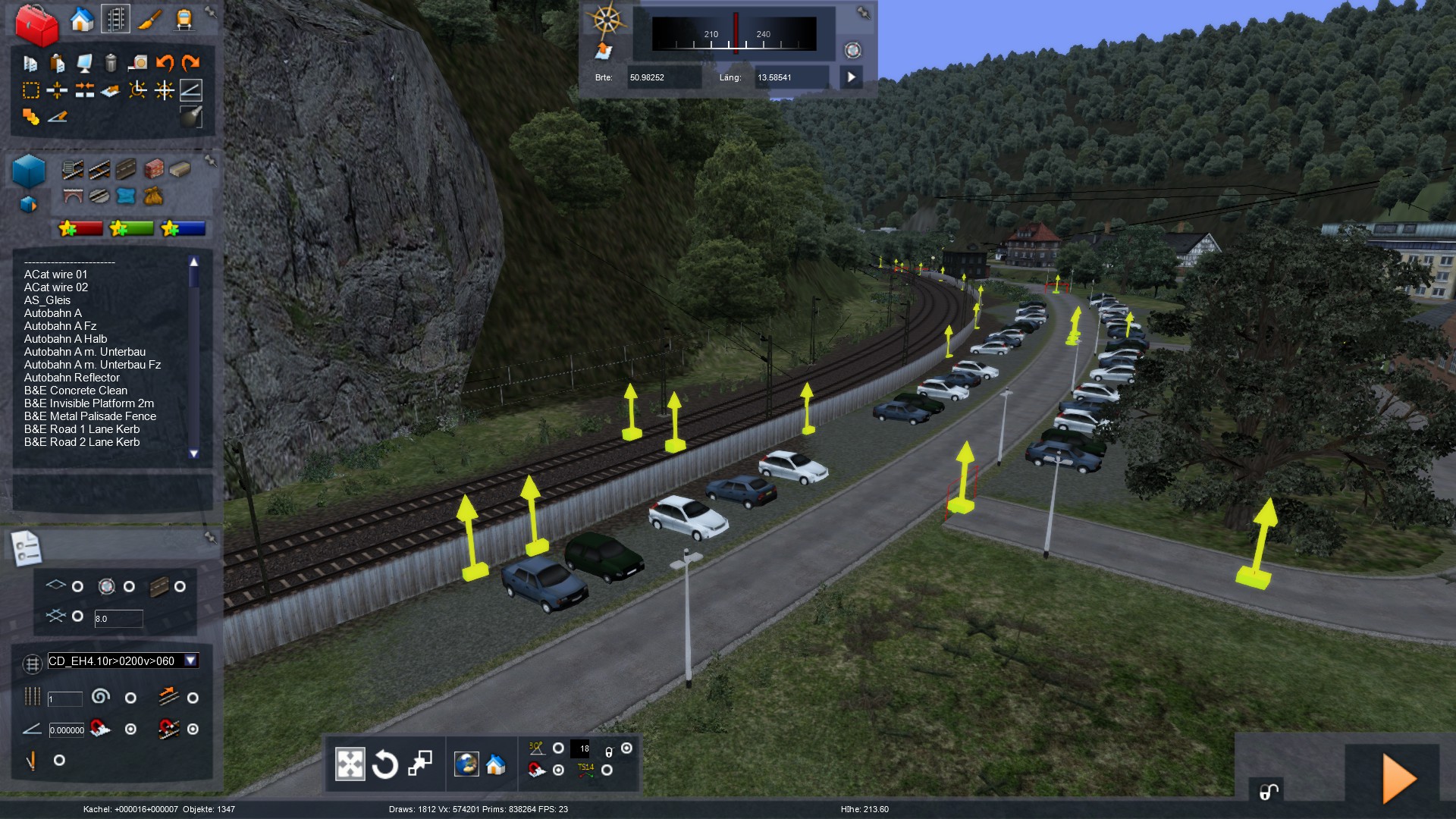Select the yellow train scenario tab
This screenshot has height=819, width=1456.
pos(184,20)
